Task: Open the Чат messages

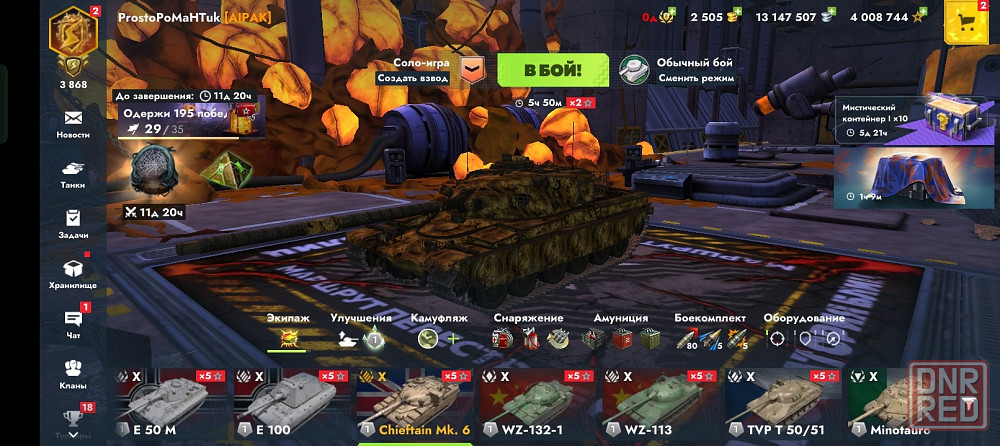Action: (73, 323)
